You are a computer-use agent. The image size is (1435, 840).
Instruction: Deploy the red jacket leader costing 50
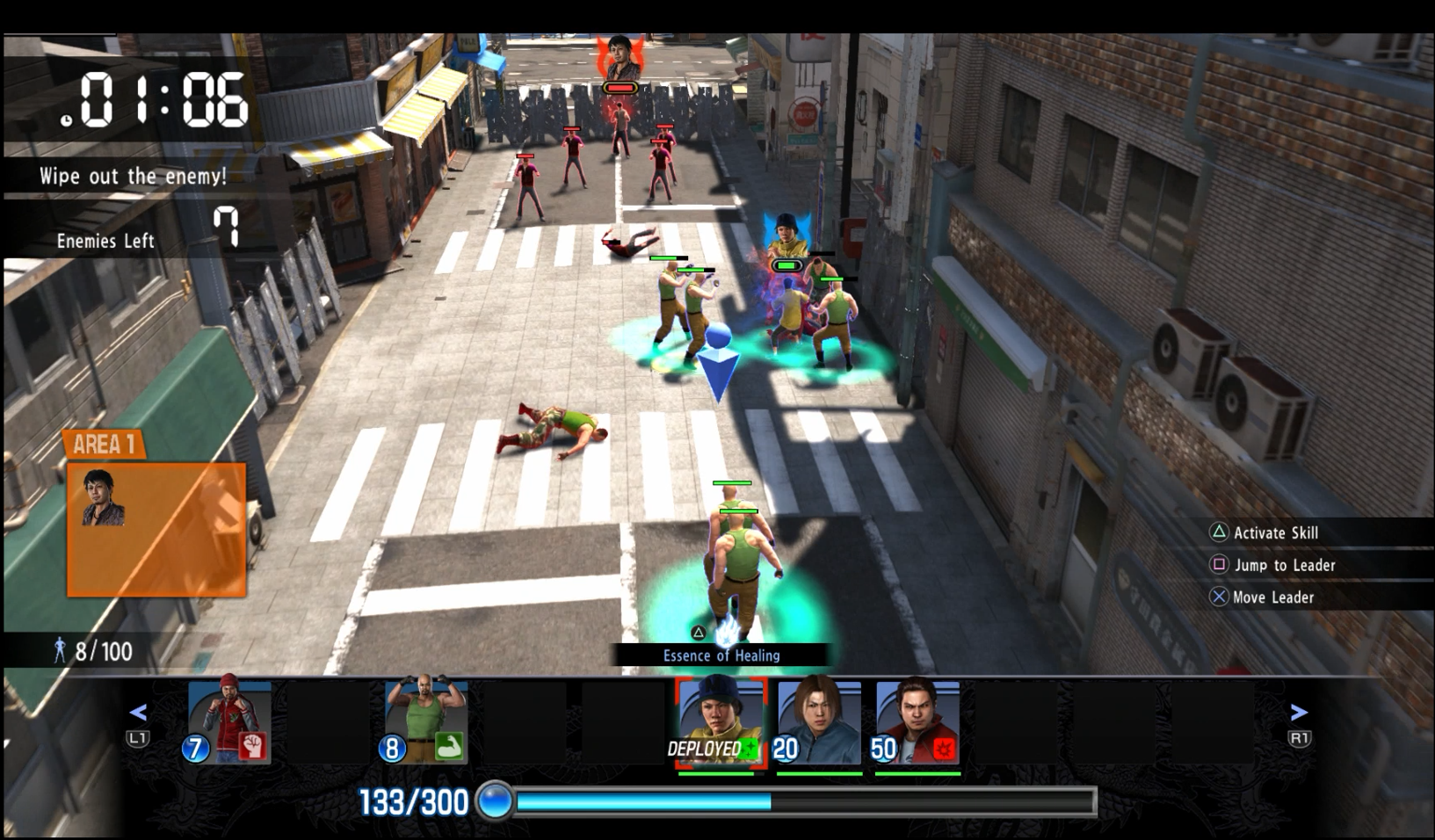pos(917,721)
